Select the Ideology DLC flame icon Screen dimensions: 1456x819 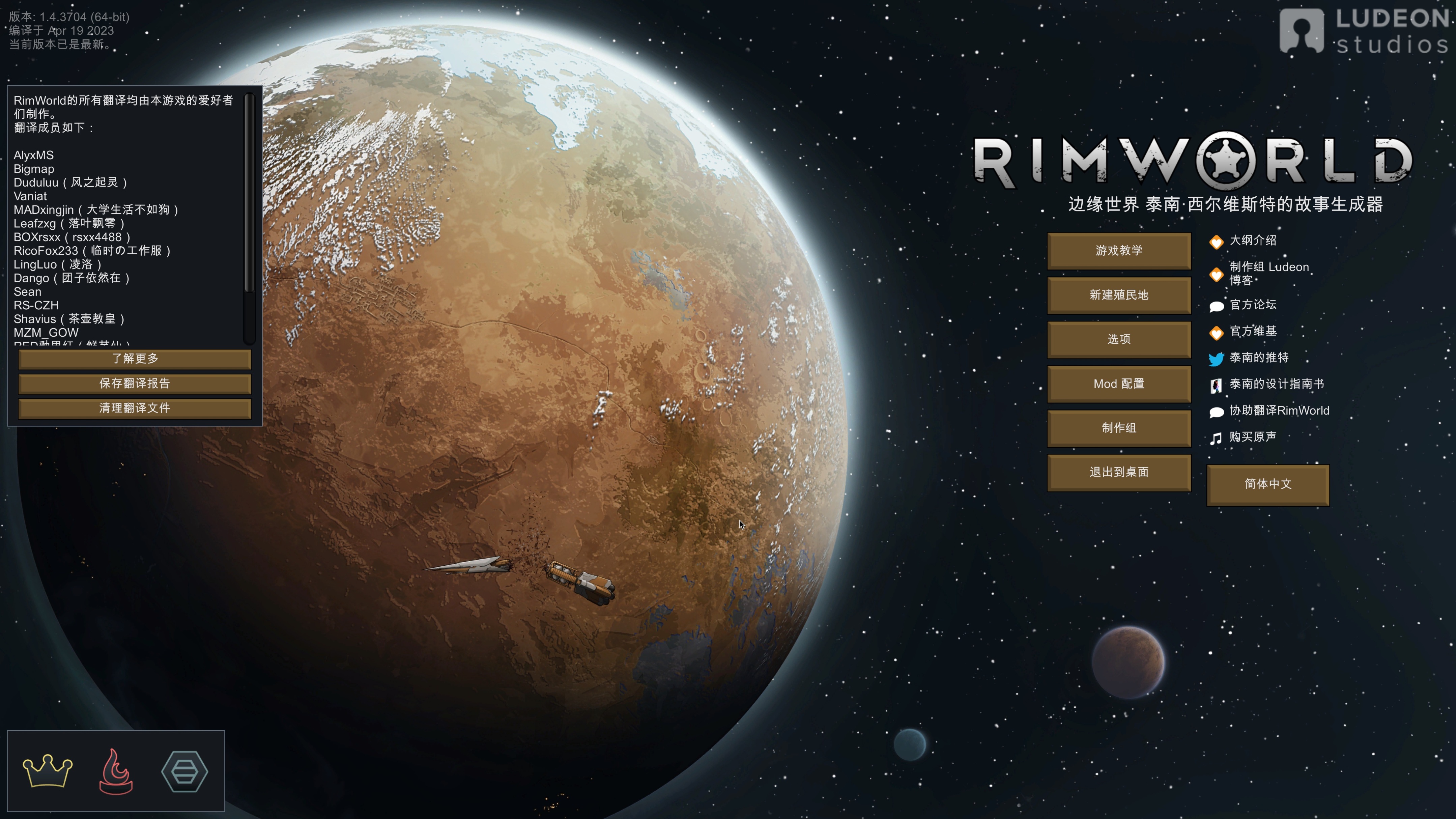coord(116,771)
